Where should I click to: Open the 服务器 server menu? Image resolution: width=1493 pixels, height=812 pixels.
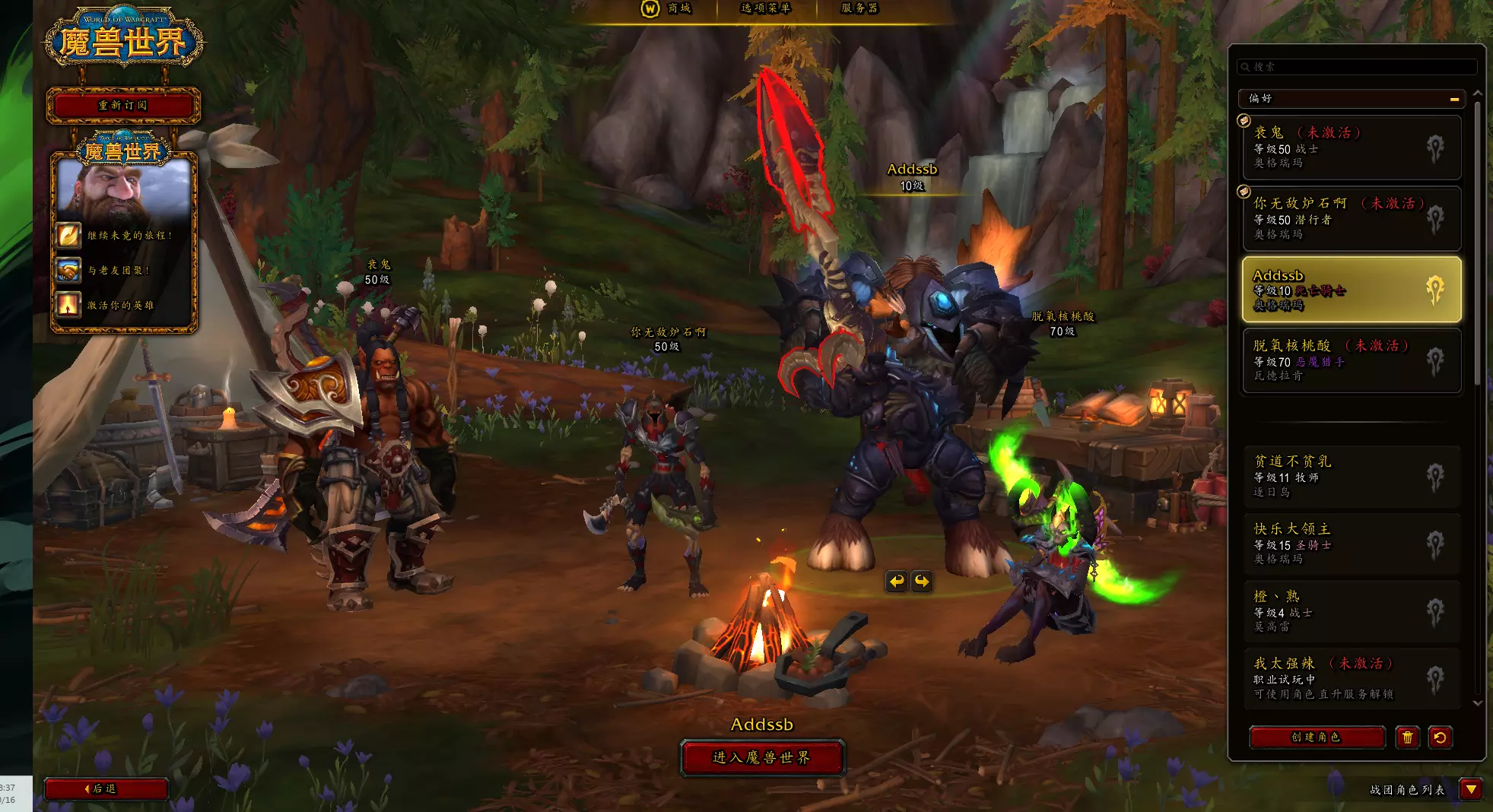point(859,8)
